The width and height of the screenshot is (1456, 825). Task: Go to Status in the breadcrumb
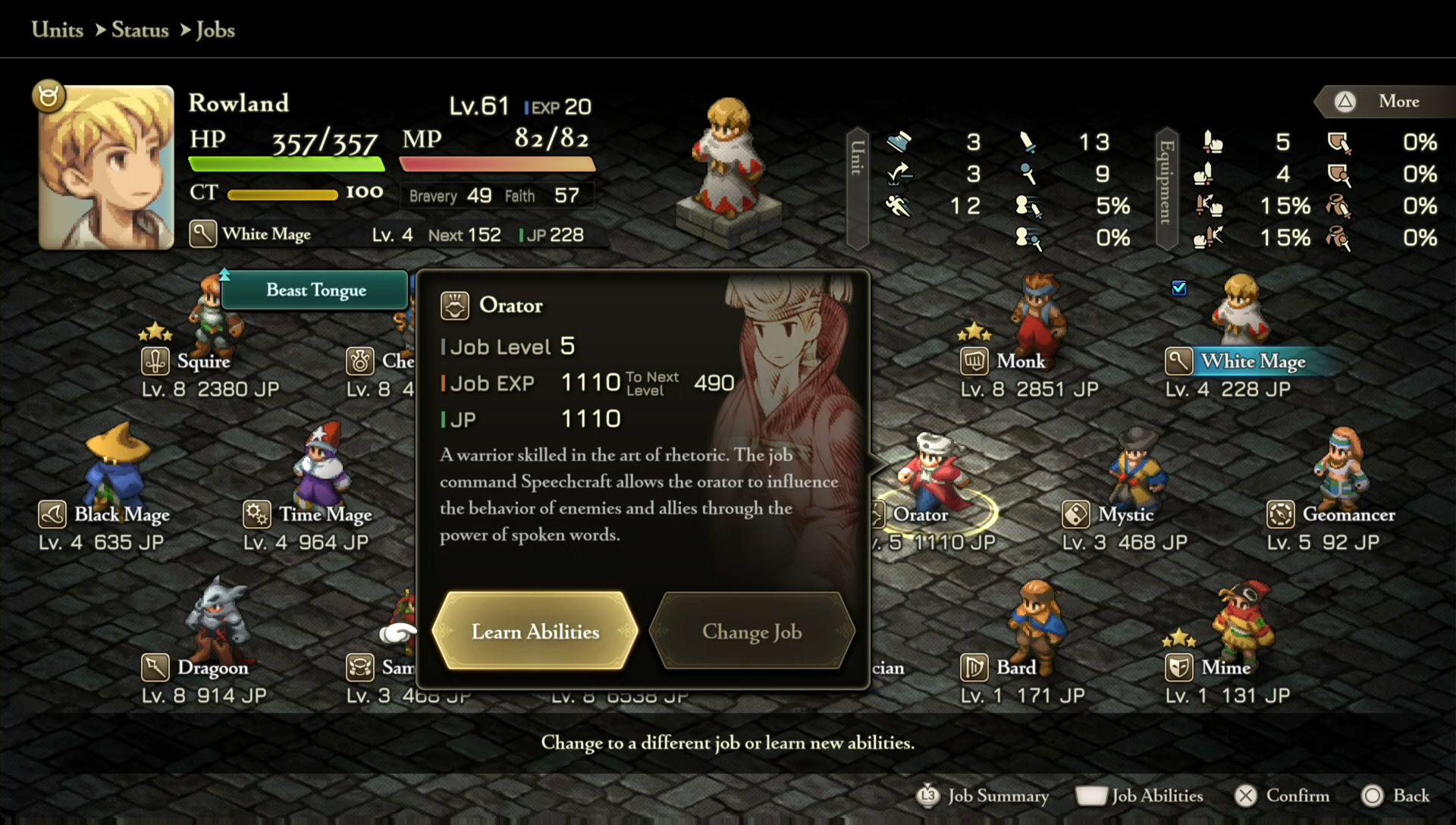(x=140, y=30)
